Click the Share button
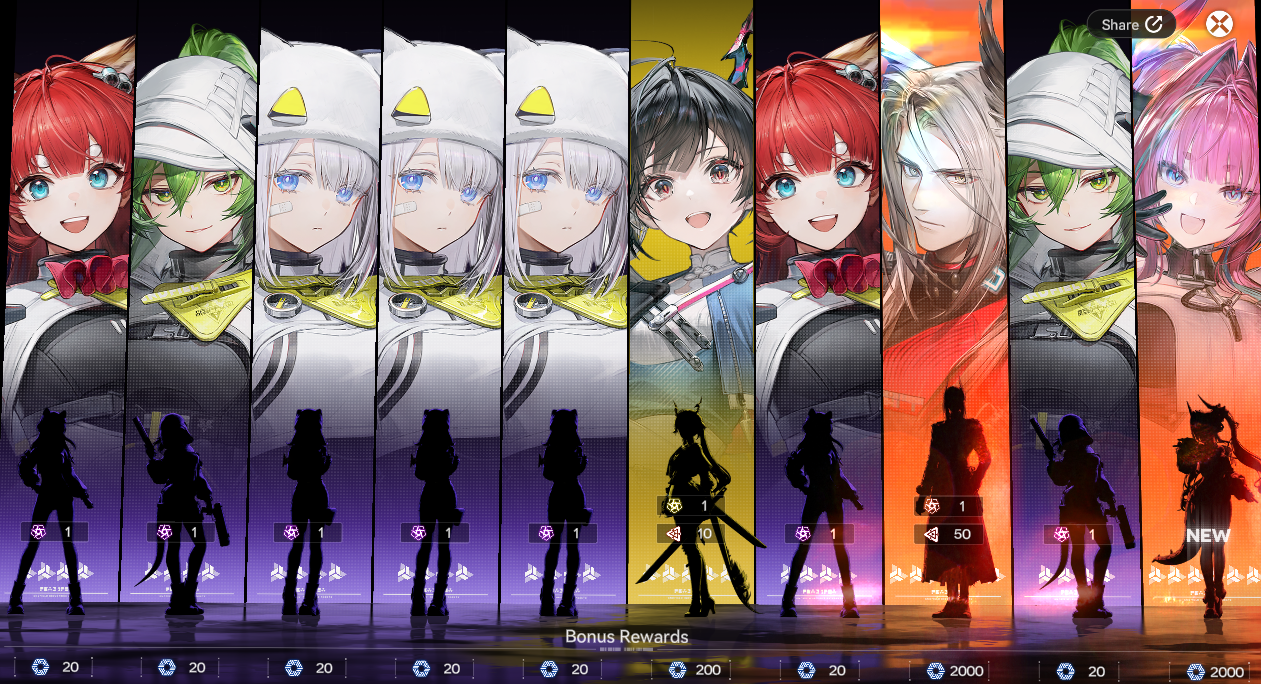 point(1131,24)
